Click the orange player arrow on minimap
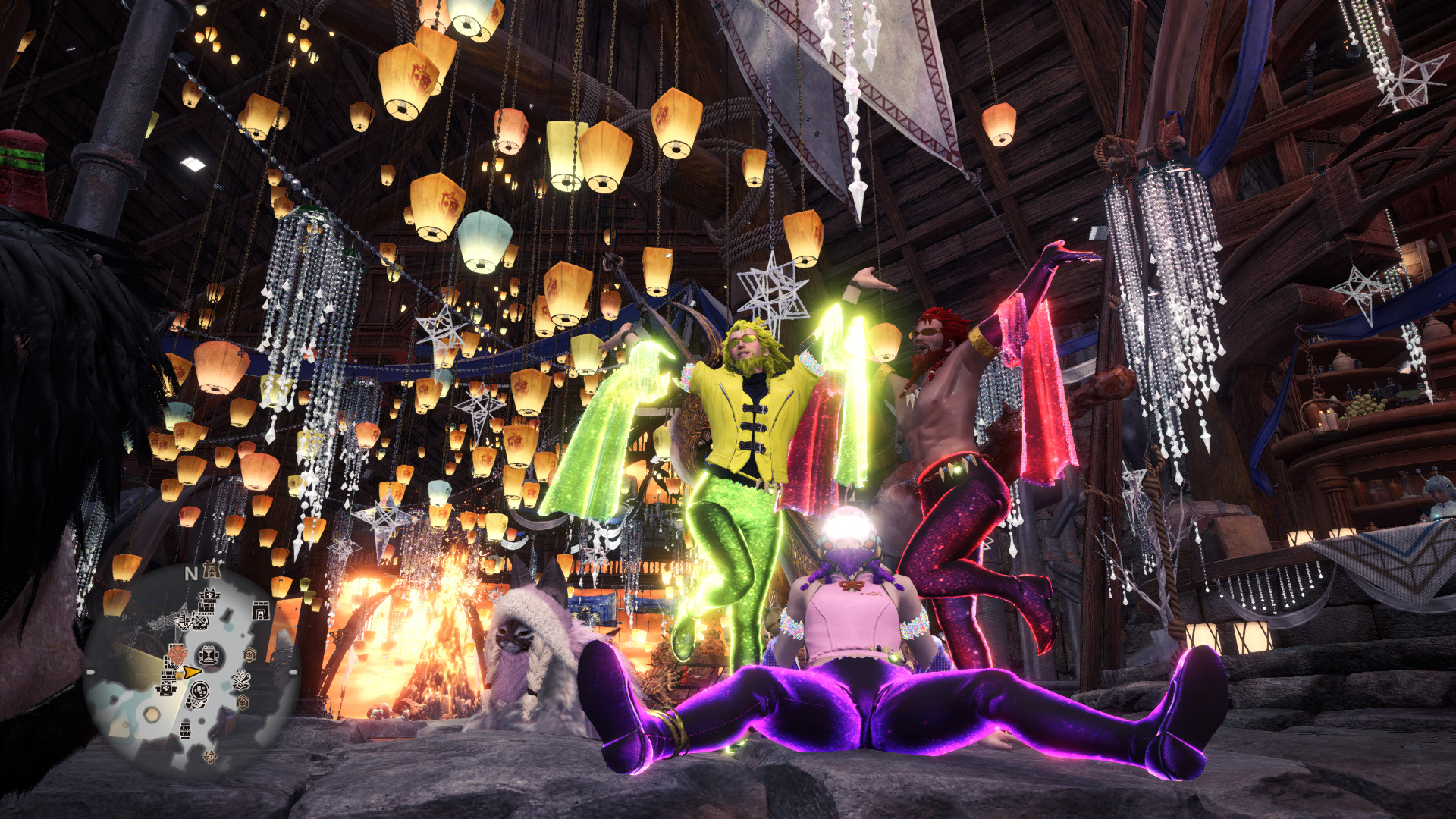This screenshot has height=819, width=1456. click(x=191, y=672)
